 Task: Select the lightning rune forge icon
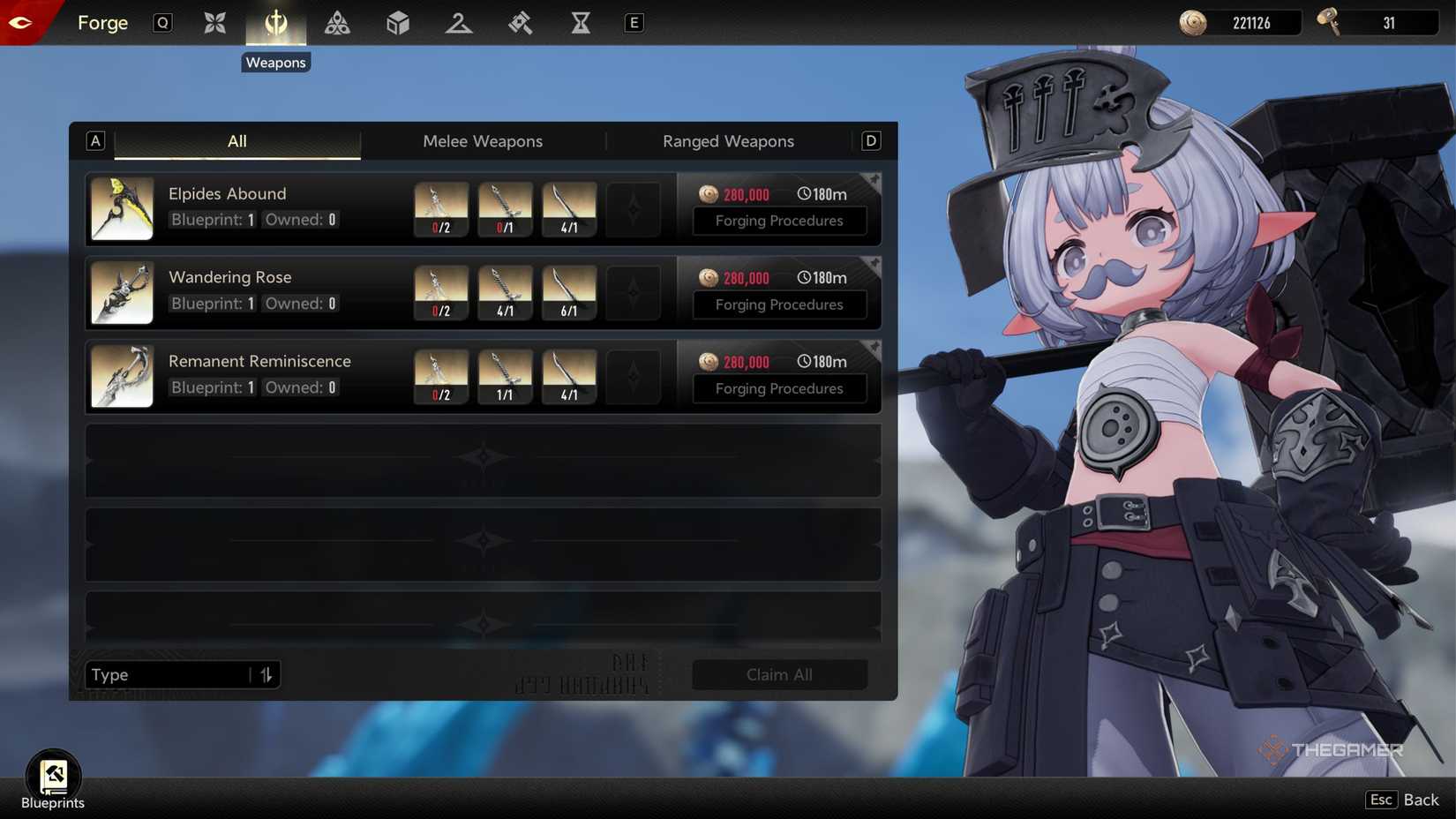(x=458, y=23)
